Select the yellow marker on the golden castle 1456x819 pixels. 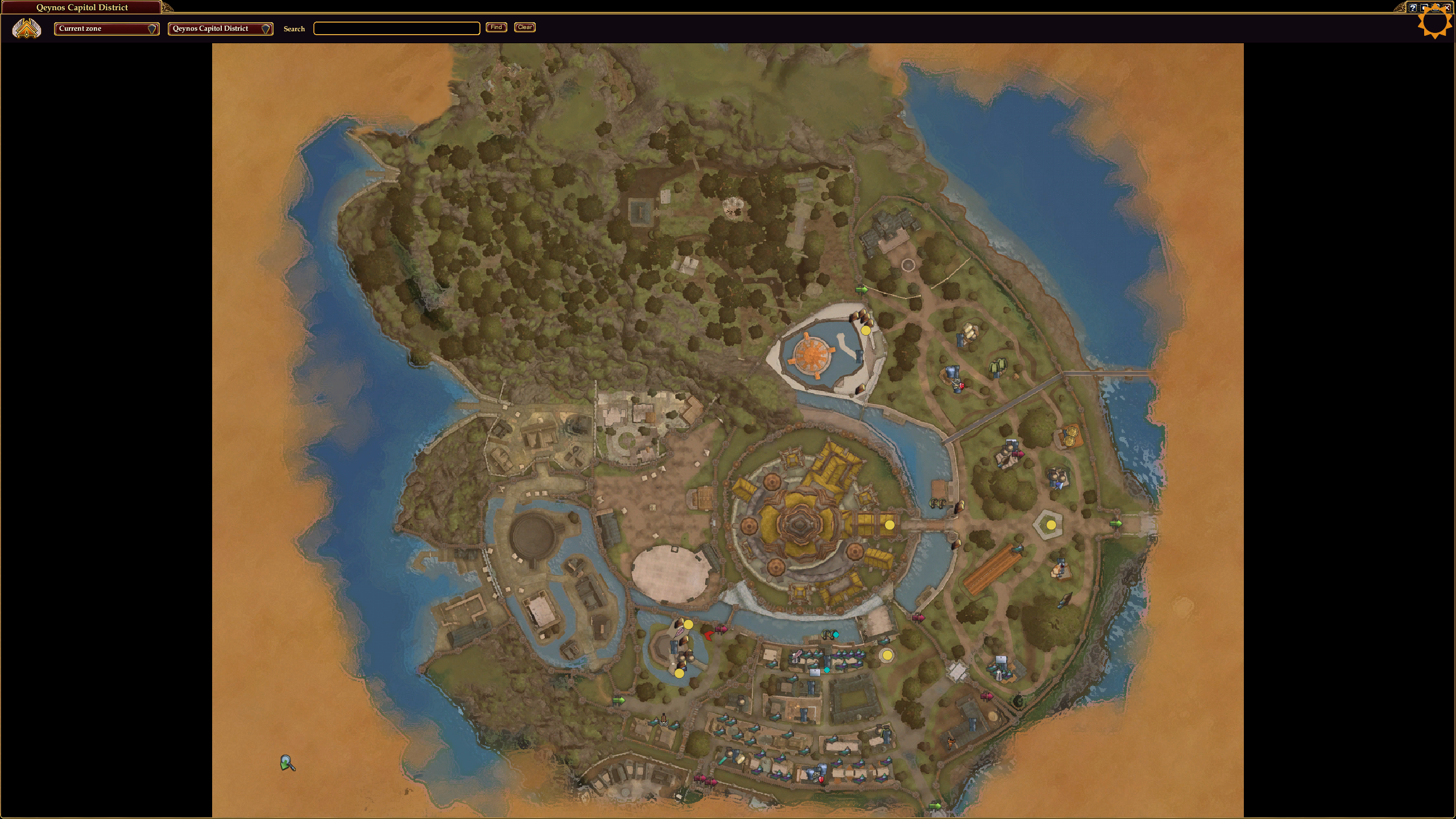coord(890,525)
